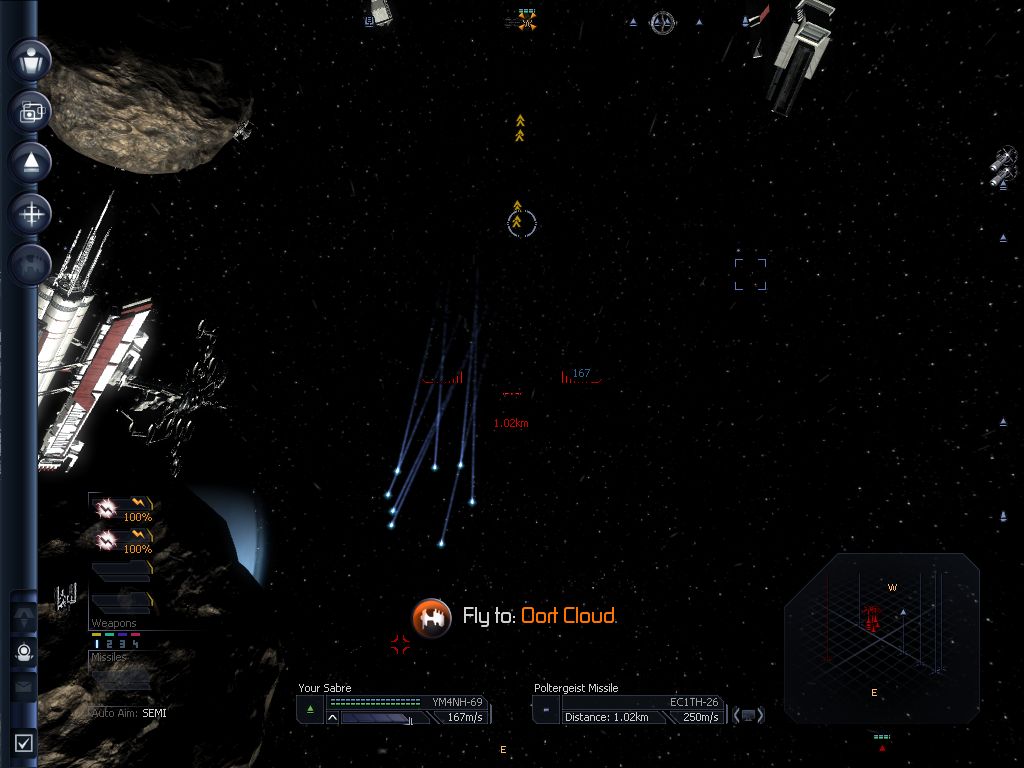Click the dimmed station sidebar button

click(31, 264)
